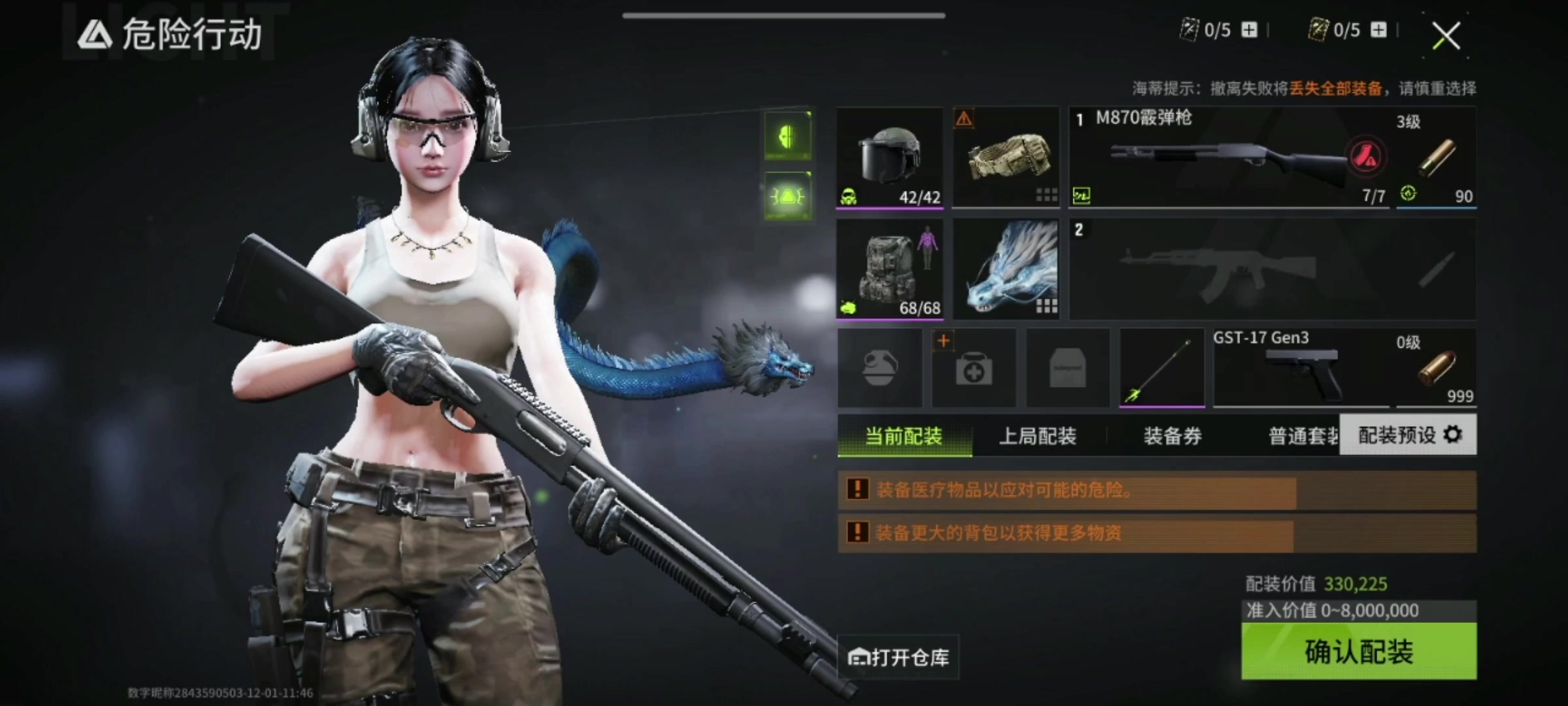Select the empty grenade slot
This screenshot has width=1568, height=706.
879,369
